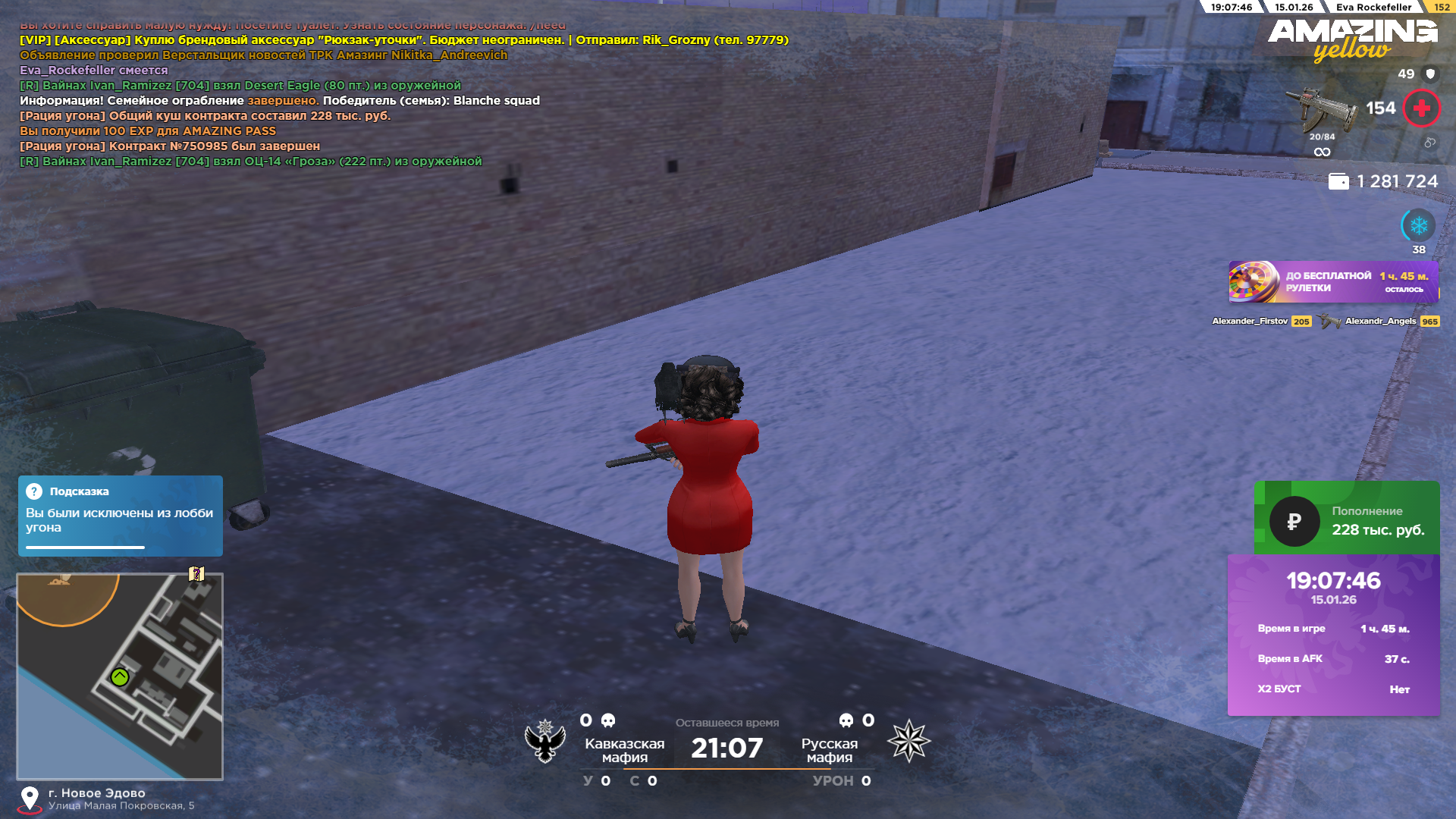Viewport: 1456px width, 819px height.
Task: Click the location pin icon
Action: coord(30,799)
